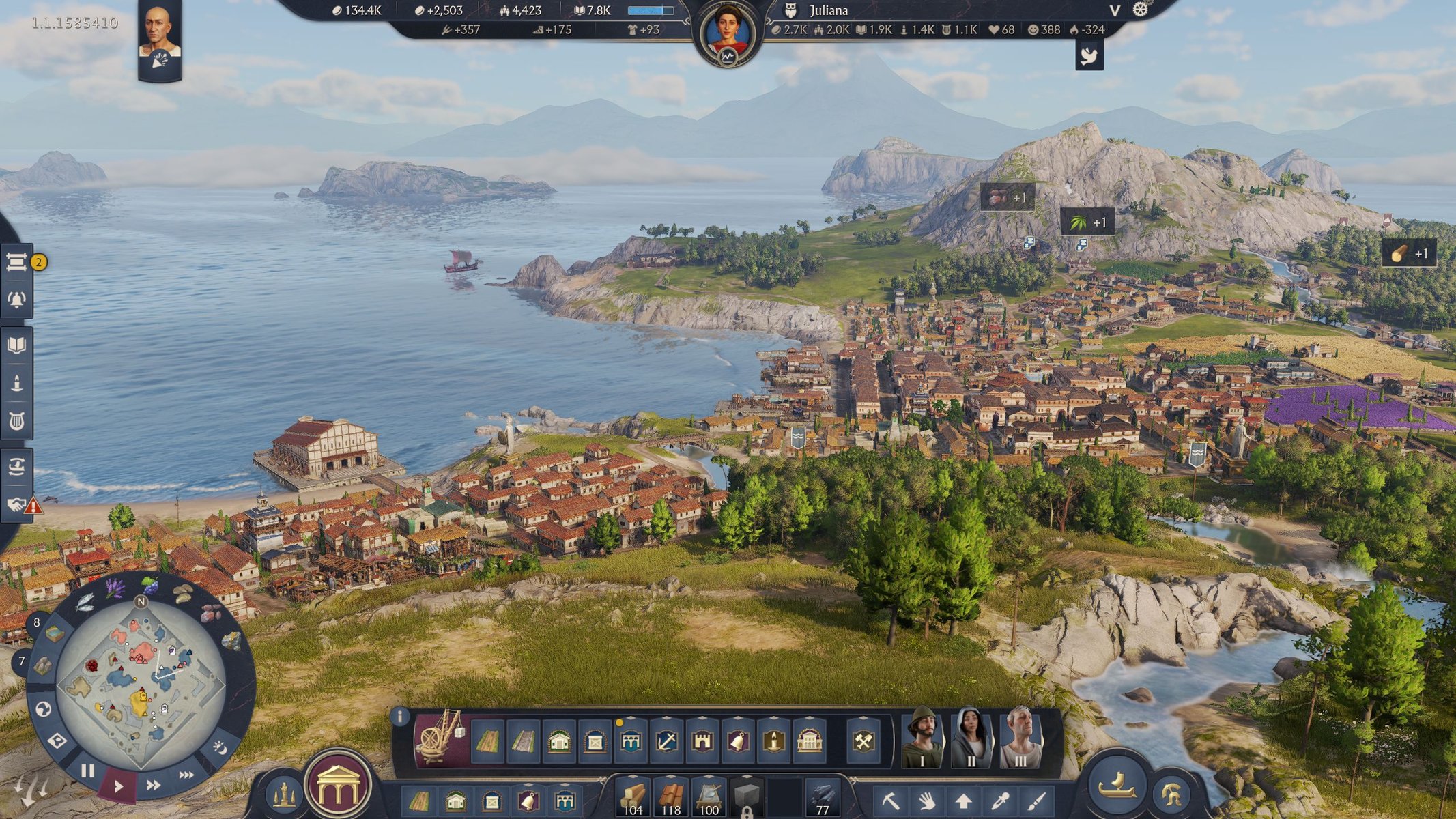
Task: Open the open-book research icon
Action: pyautogui.click(x=16, y=345)
